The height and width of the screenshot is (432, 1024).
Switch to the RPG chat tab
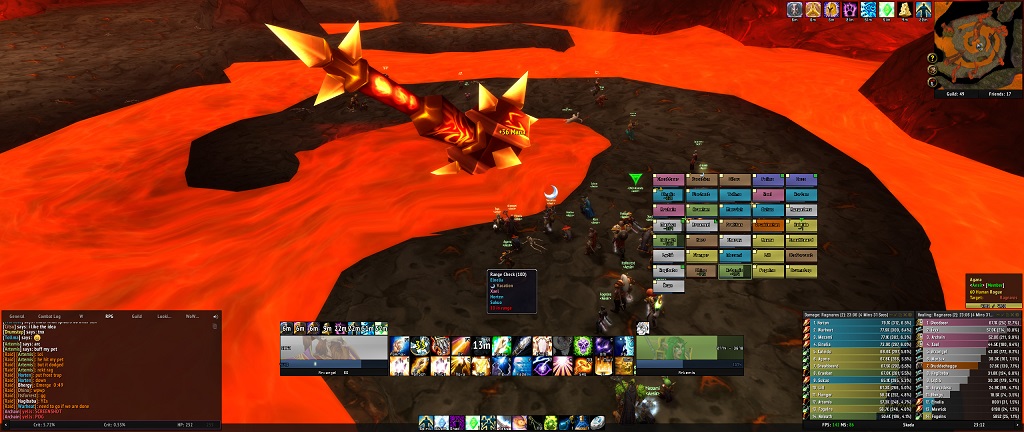[x=109, y=316]
